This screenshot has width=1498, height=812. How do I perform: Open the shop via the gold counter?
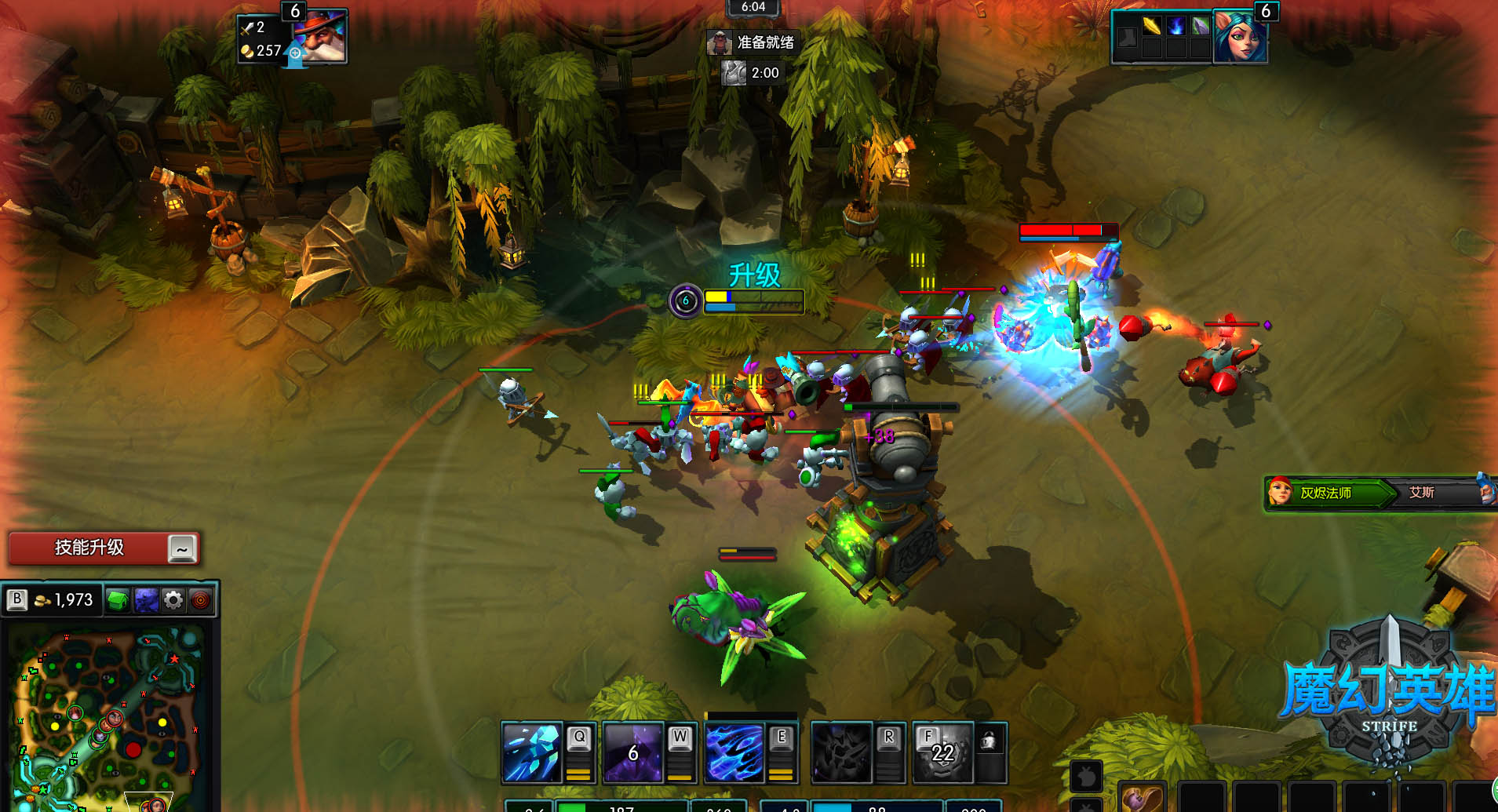65,600
